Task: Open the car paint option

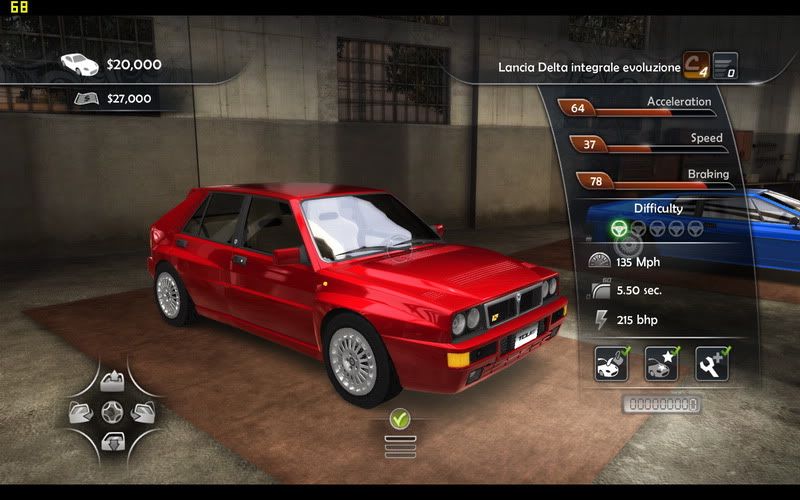Action: point(611,364)
